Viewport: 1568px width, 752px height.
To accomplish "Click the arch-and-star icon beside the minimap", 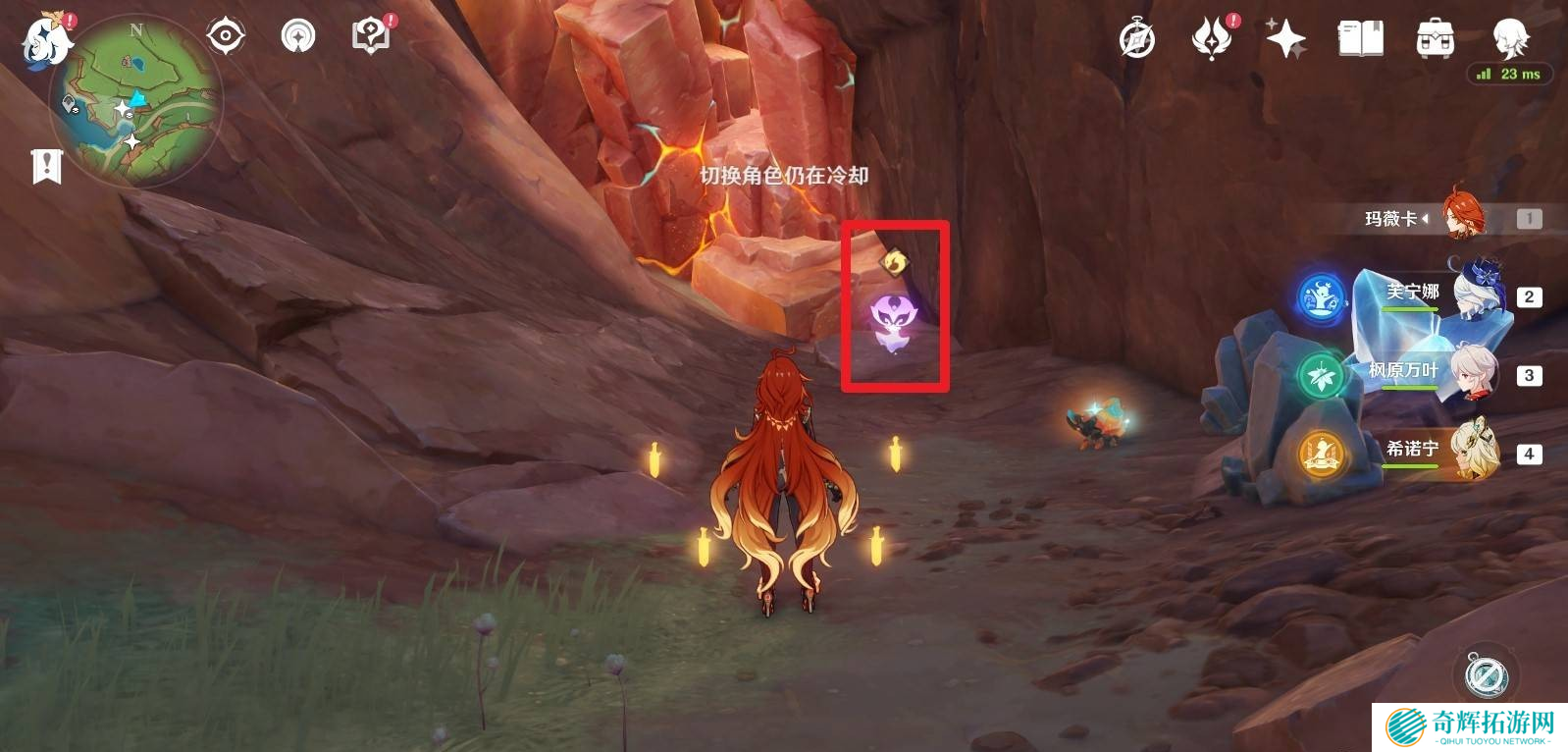I will pyautogui.click(x=298, y=37).
